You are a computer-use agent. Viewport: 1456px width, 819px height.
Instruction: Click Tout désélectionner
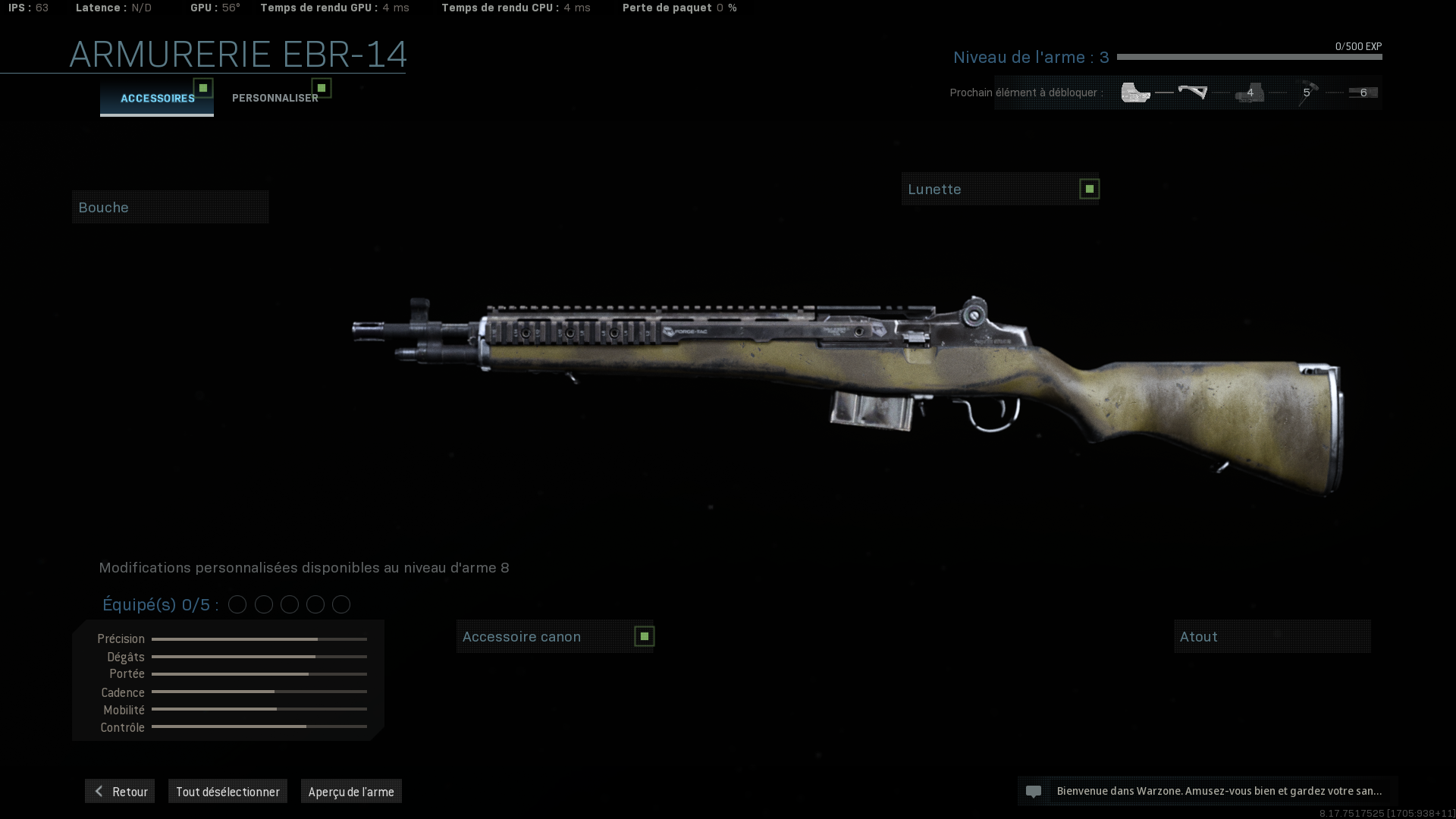click(227, 791)
